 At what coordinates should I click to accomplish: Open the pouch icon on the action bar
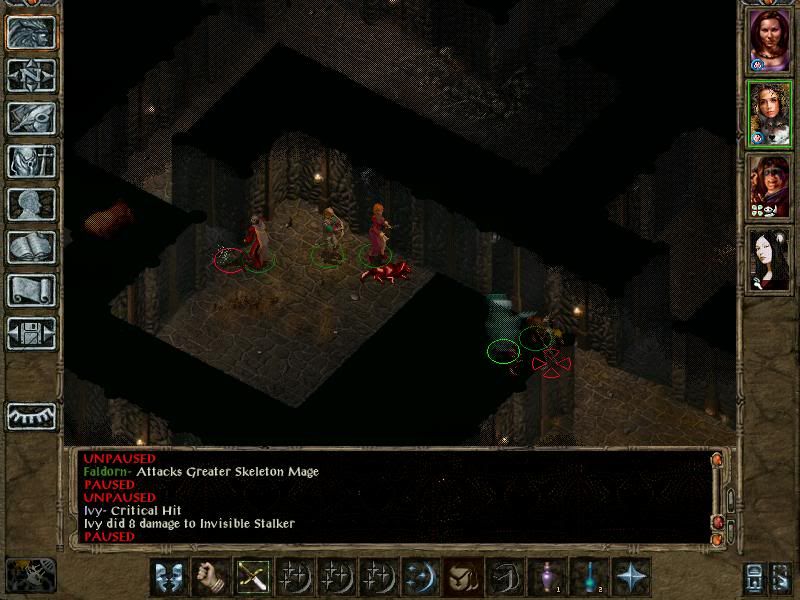tap(461, 577)
